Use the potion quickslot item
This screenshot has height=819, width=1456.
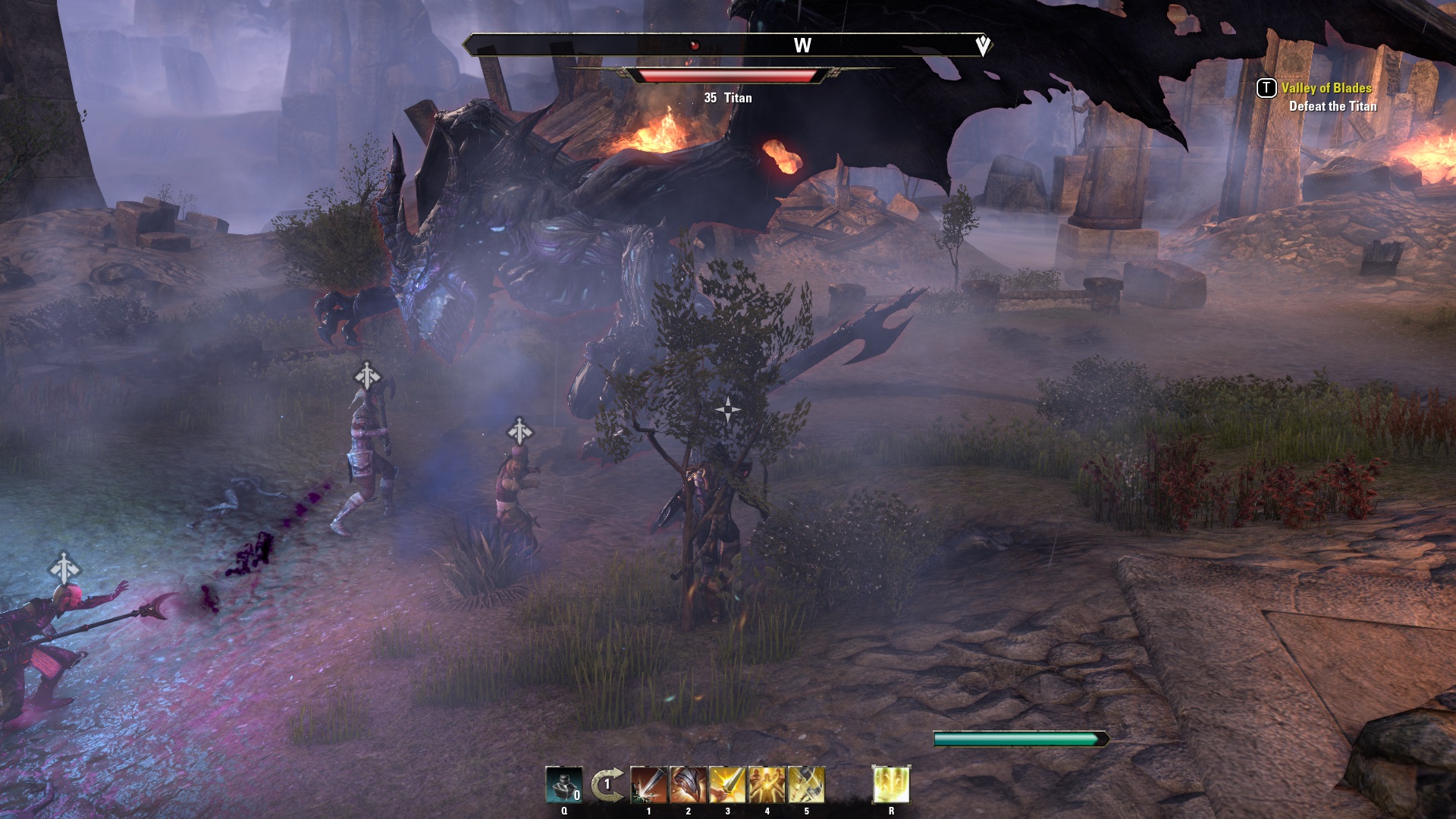point(564,785)
